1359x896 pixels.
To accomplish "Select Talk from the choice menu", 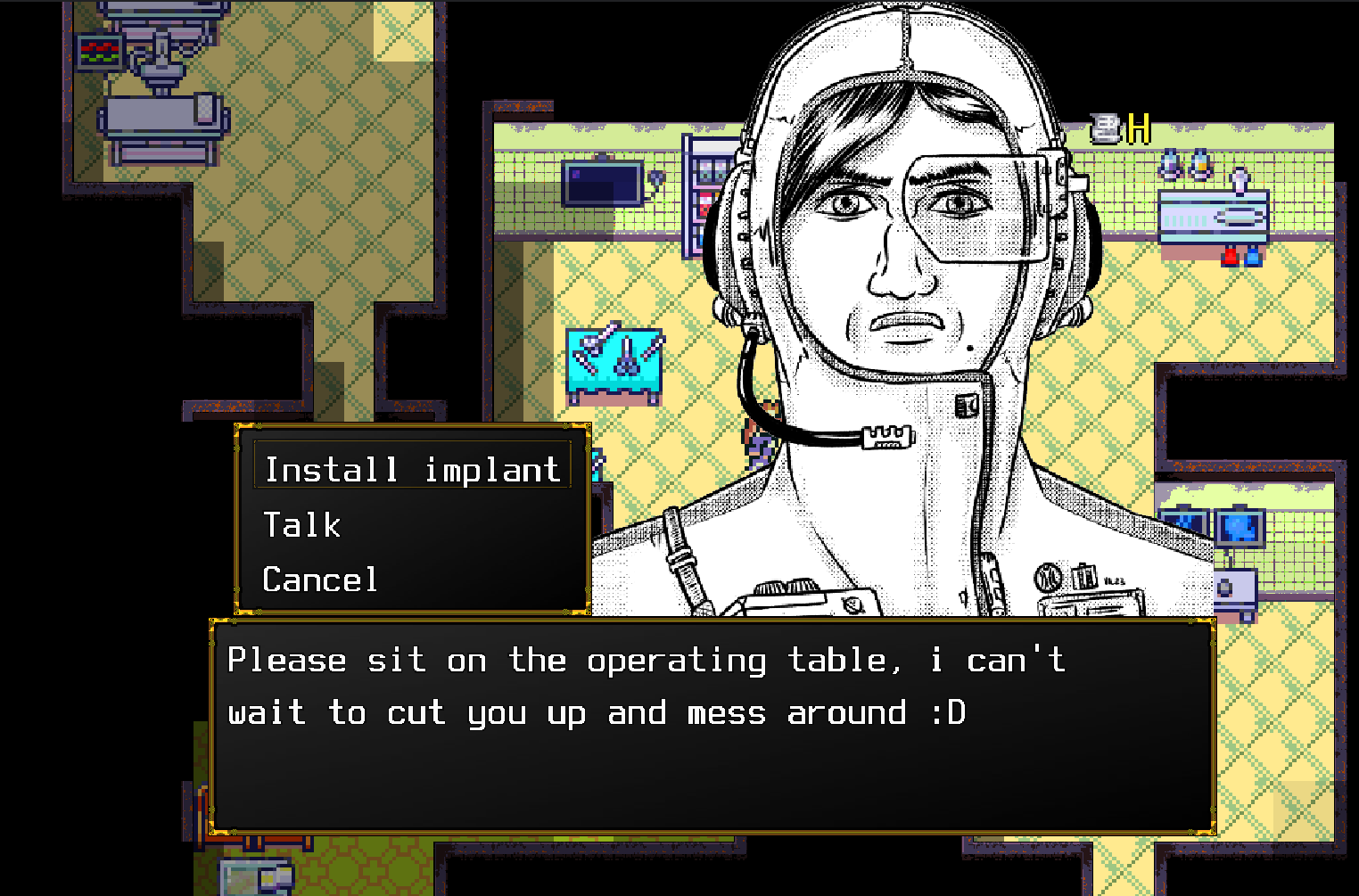I will pos(302,525).
